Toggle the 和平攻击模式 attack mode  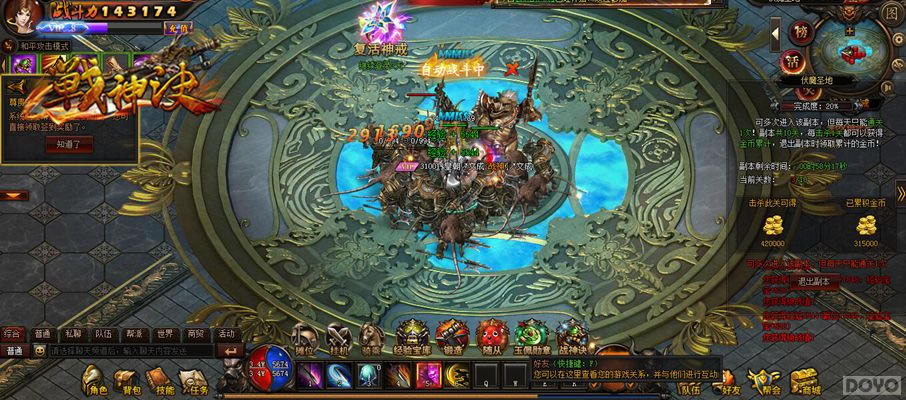coord(40,46)
